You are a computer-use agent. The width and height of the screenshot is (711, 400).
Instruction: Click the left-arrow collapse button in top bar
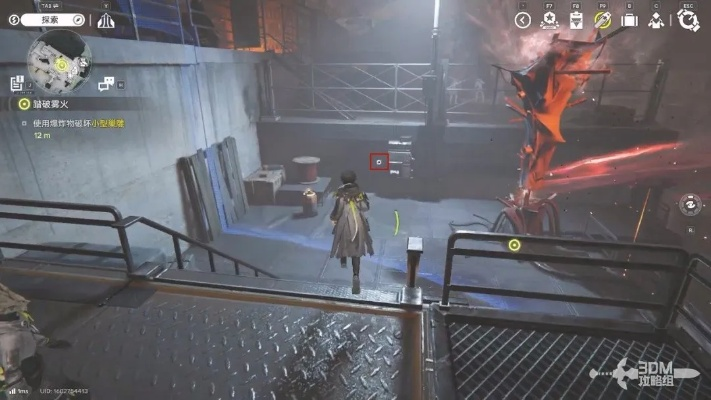point(522,20)
